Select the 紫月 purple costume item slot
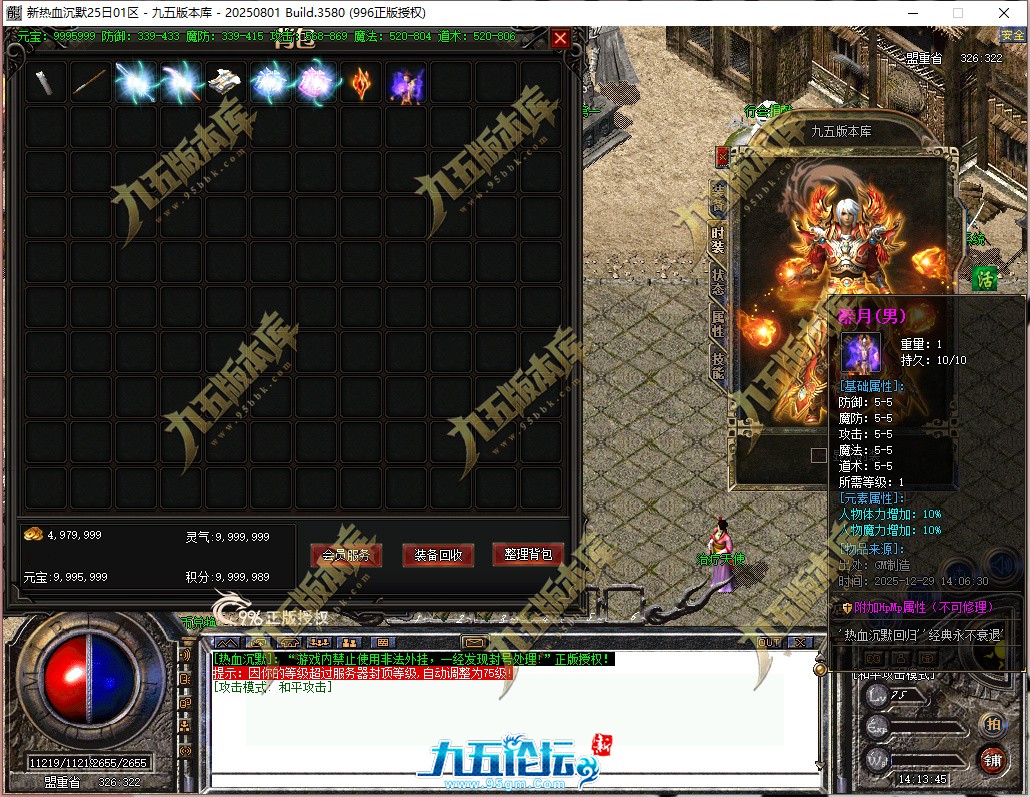This screenshot has width=1030, height=797. (x=406, y=83)
